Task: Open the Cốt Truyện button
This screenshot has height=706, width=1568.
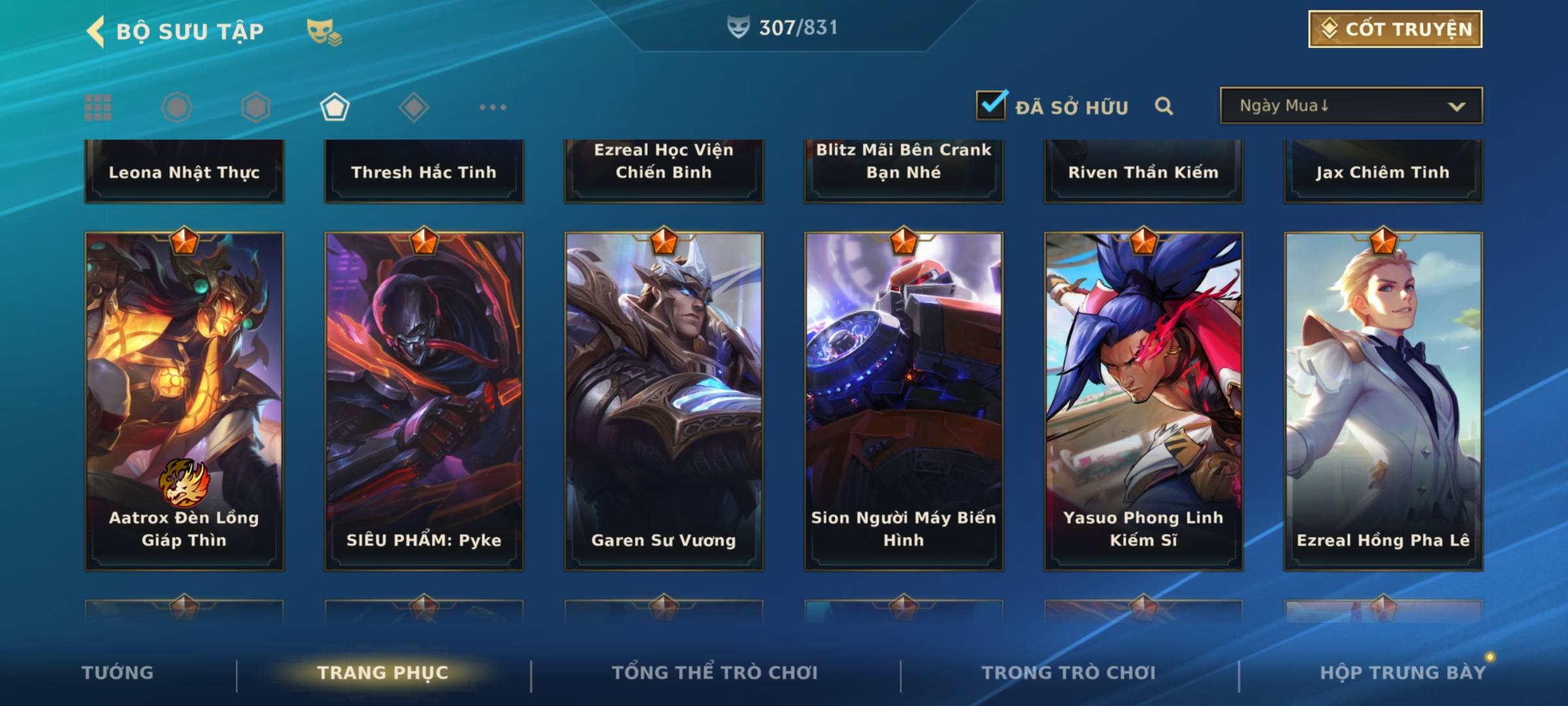Action: [x=1395, y=29]
